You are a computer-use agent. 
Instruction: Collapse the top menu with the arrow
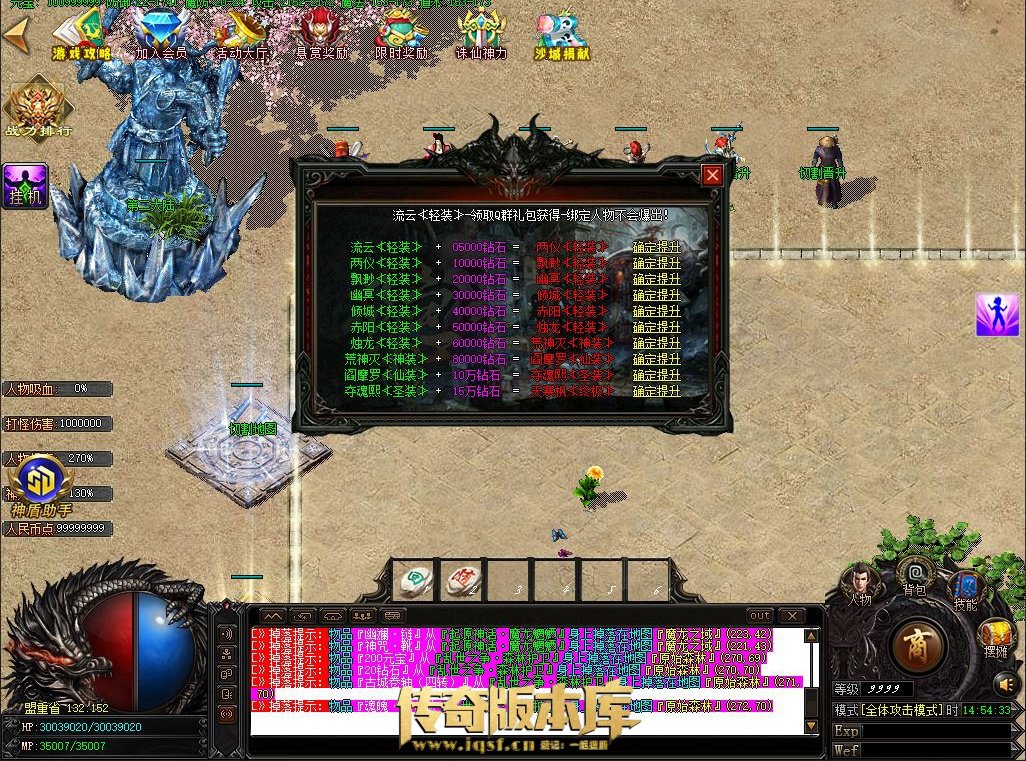[x=16, y=36]
